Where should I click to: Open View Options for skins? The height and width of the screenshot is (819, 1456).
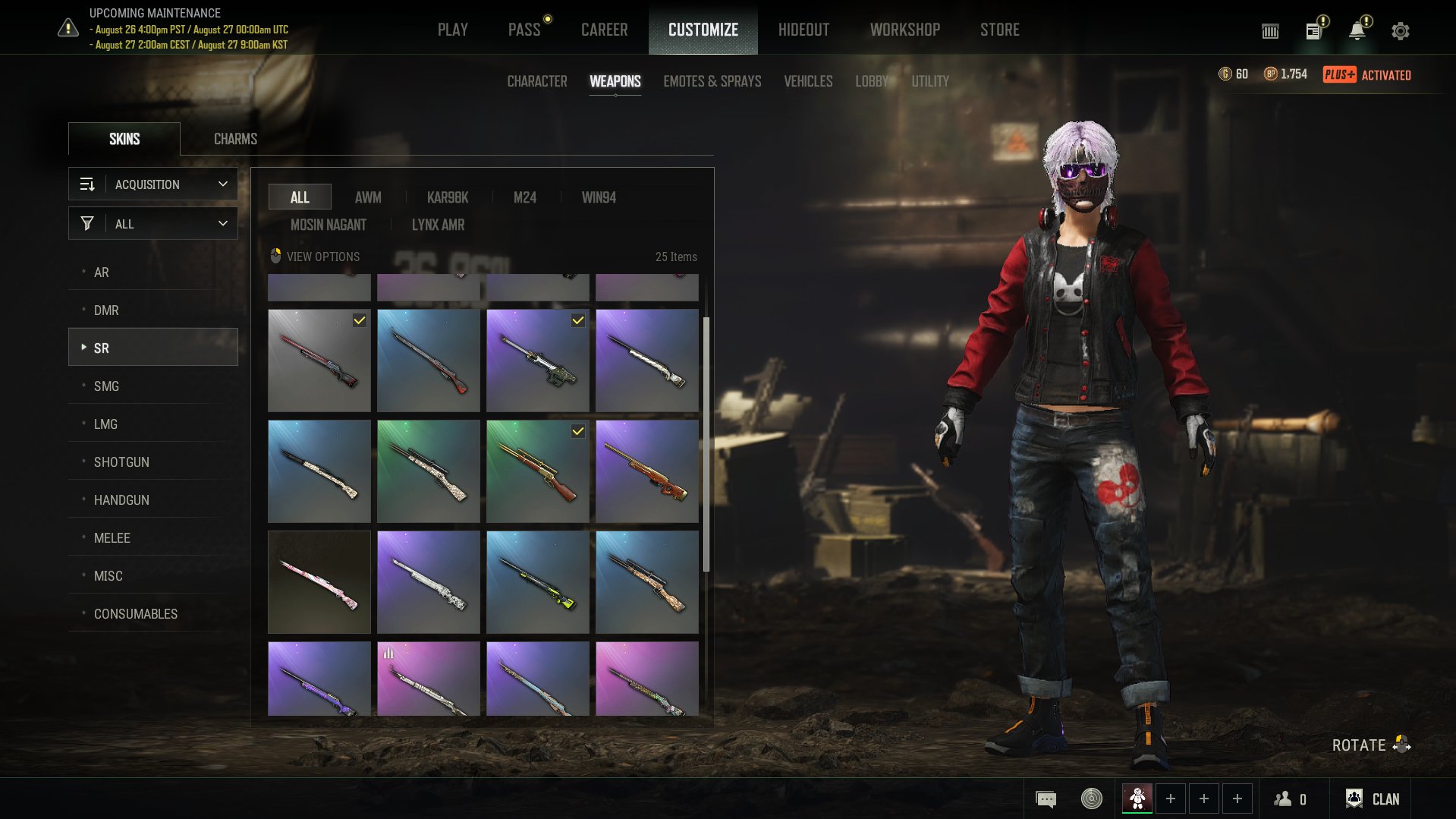click(316, 257)
